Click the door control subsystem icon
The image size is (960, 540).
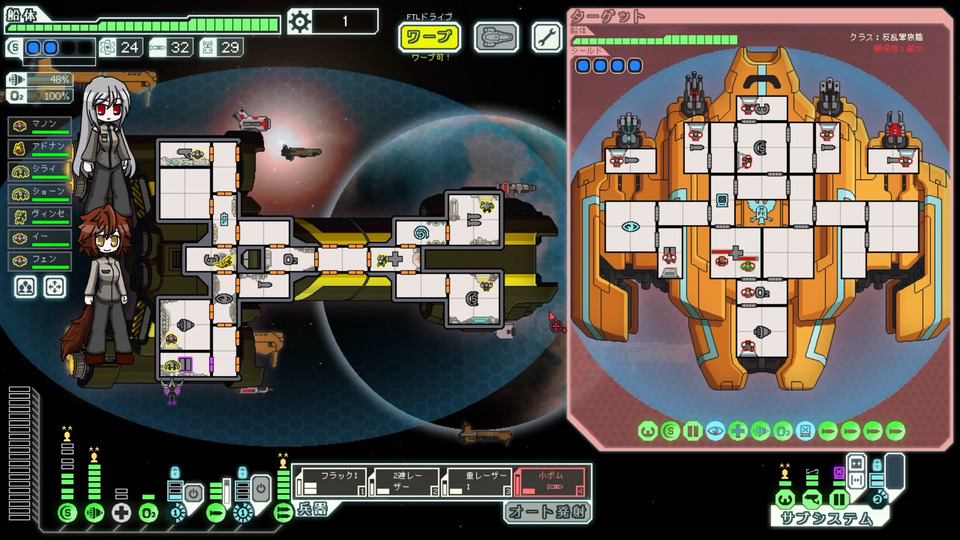click(840, 498)
